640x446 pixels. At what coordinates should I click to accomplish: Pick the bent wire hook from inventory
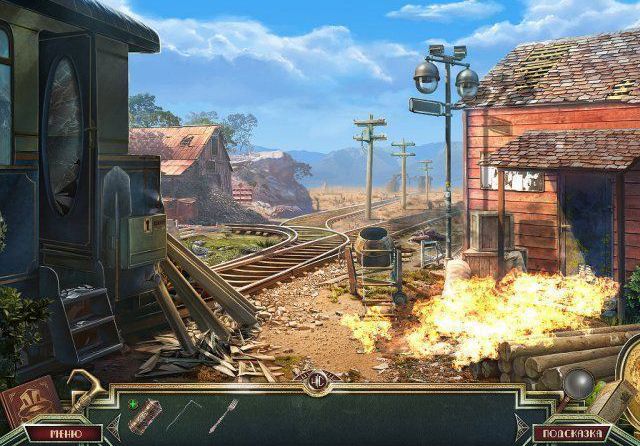click(x=184, y=414)
